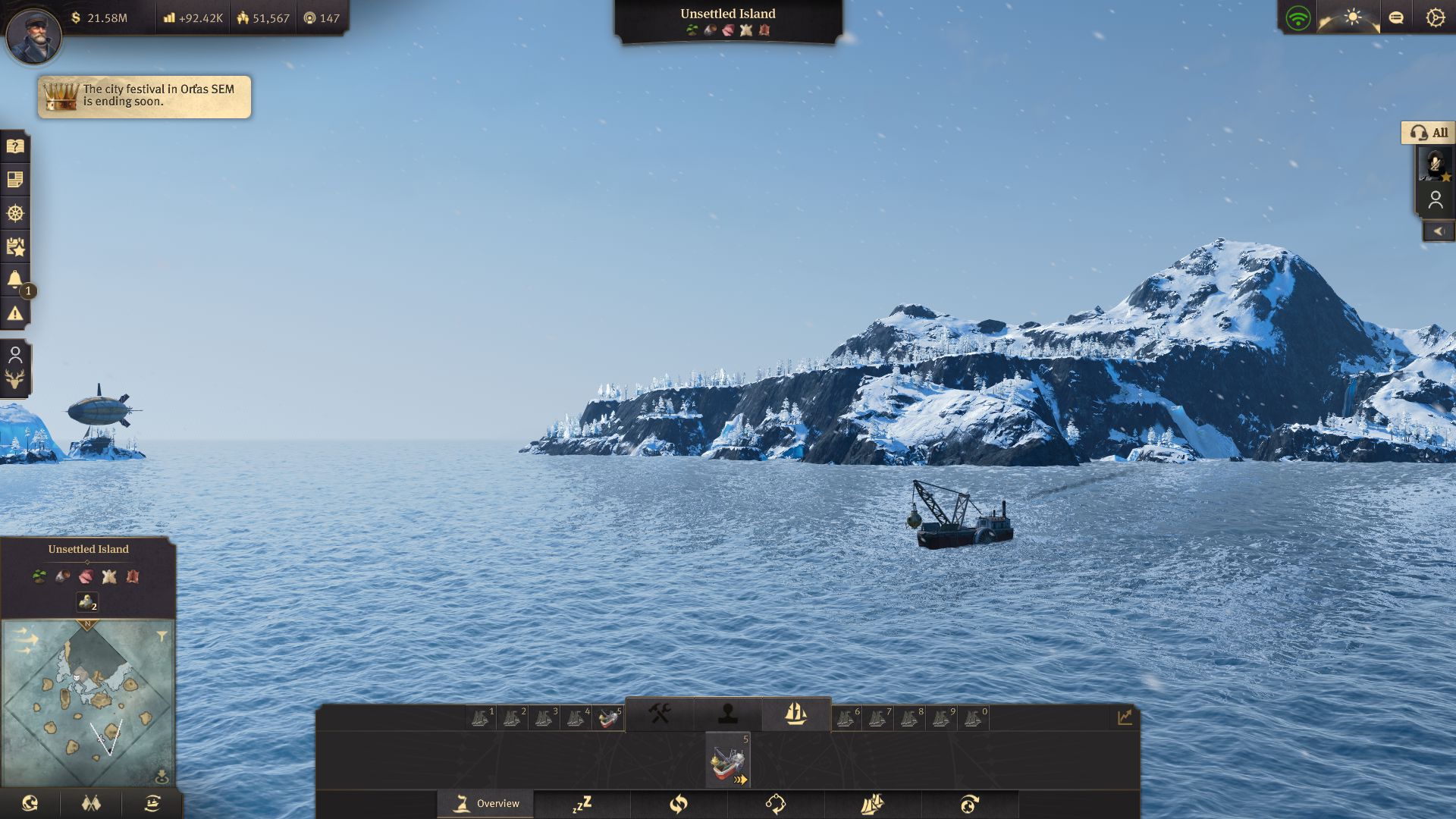Viewport: 1456px width, 819px height.
Task: Toggle the day-night sun cycle button
Action: (1353, 17)
